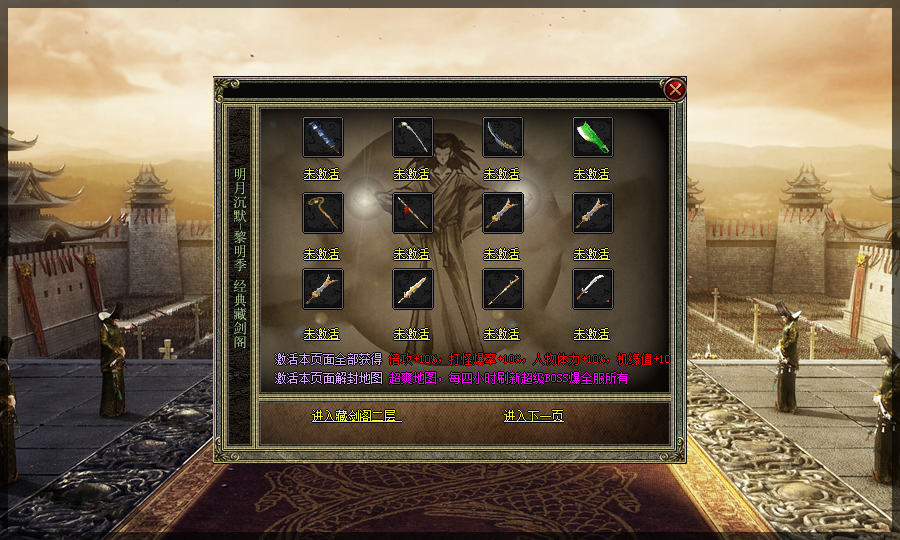The width and height of the screenshot is (900, 540).
Task: Click 未激活 beneath the red-tasseled spear
Action: pyautogui.click(x=412, y=254)
